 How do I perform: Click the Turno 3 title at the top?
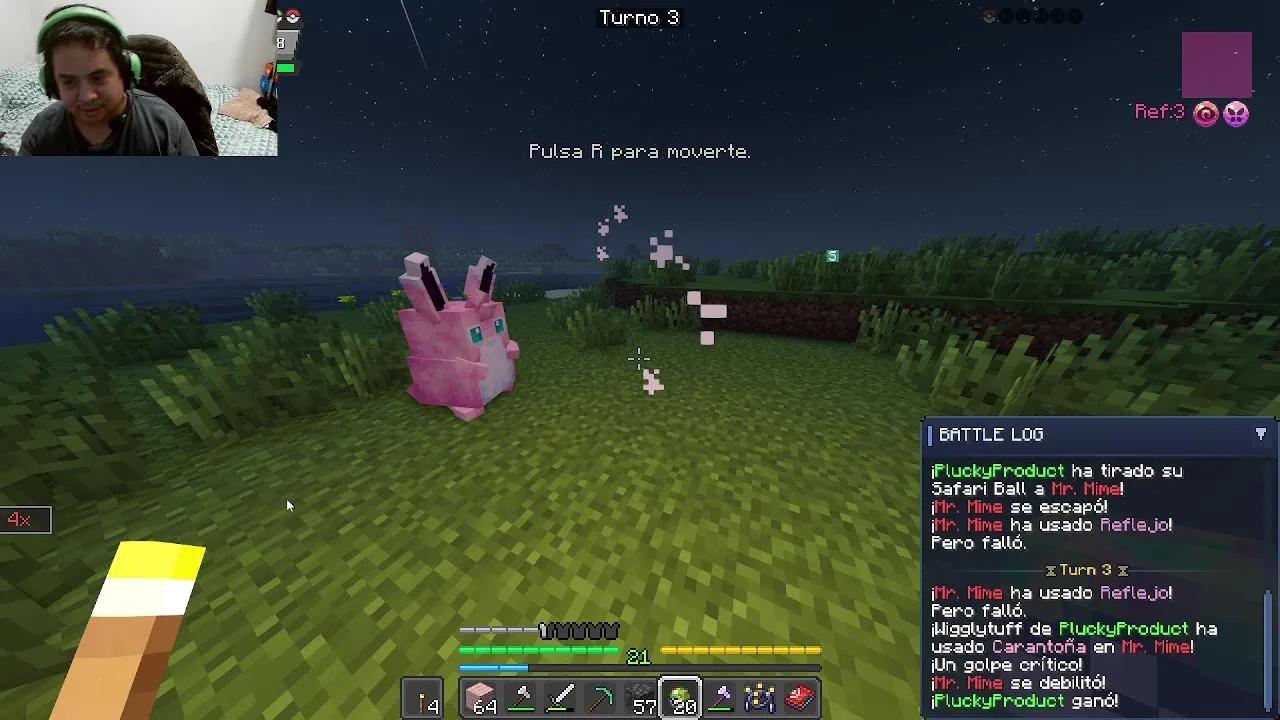640,17
